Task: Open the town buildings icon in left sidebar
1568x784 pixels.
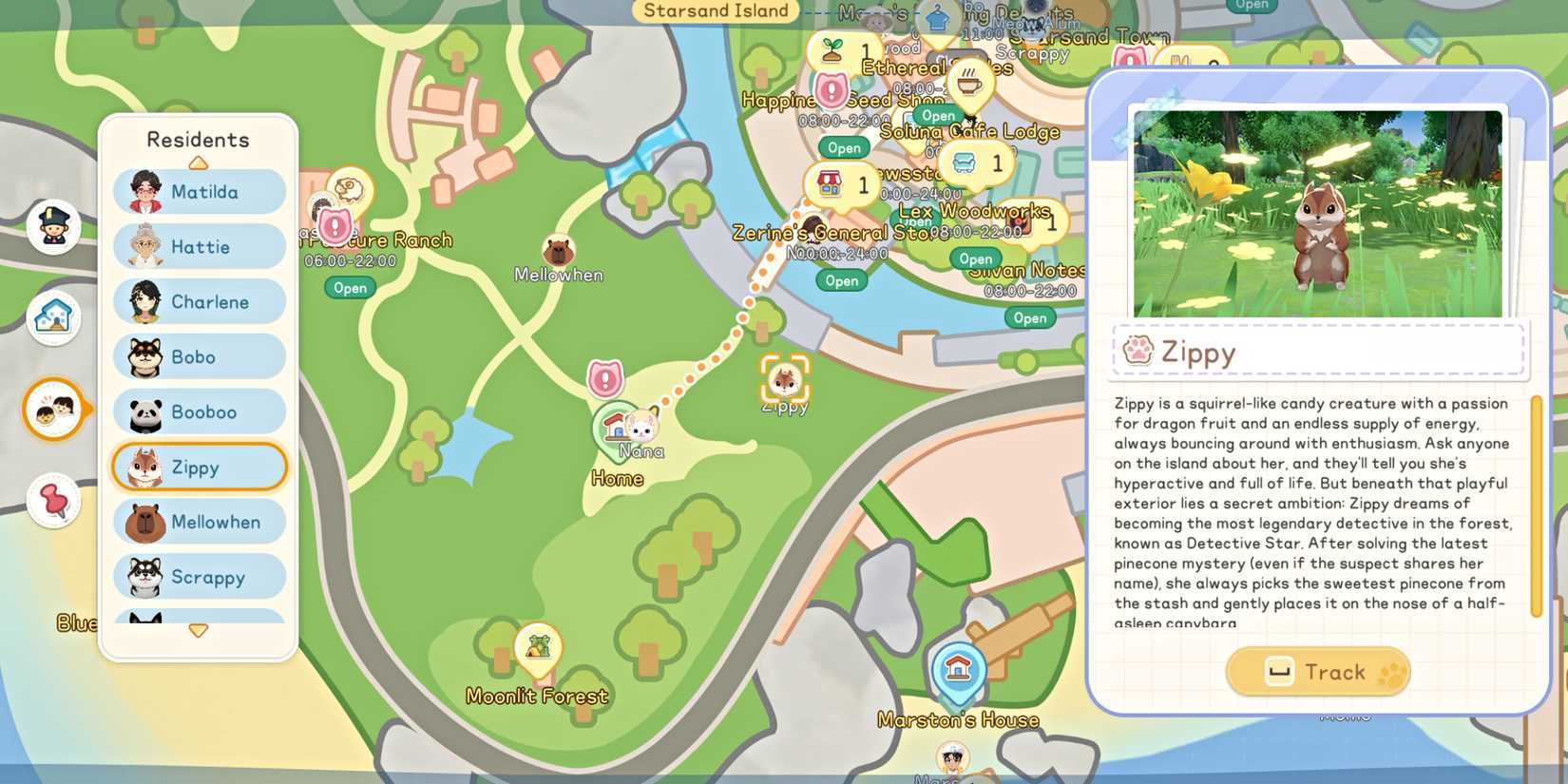Action: coord(54,316)
